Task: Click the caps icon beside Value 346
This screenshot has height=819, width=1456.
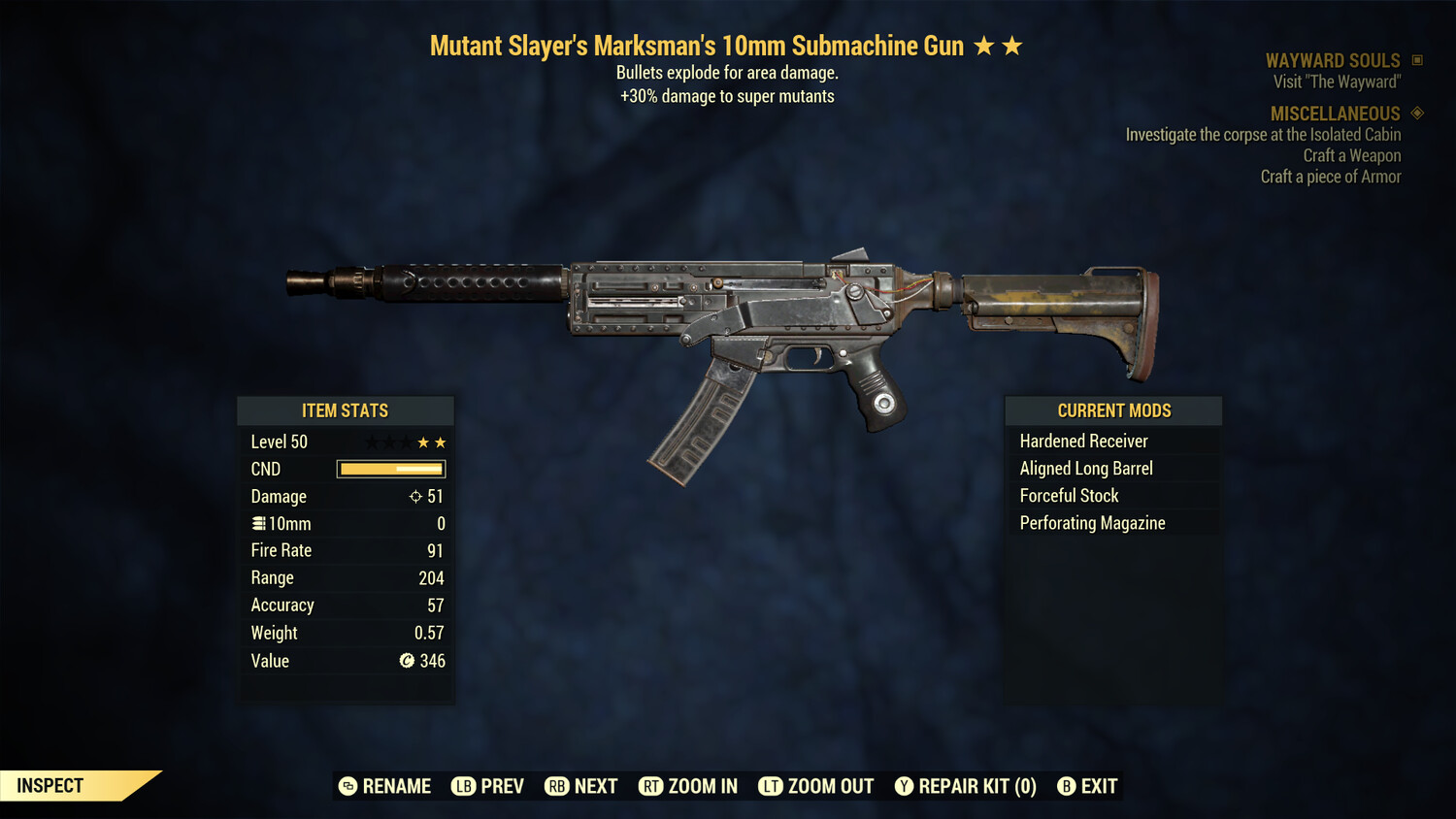Action: pyautogui.click(x=408, y=661)
